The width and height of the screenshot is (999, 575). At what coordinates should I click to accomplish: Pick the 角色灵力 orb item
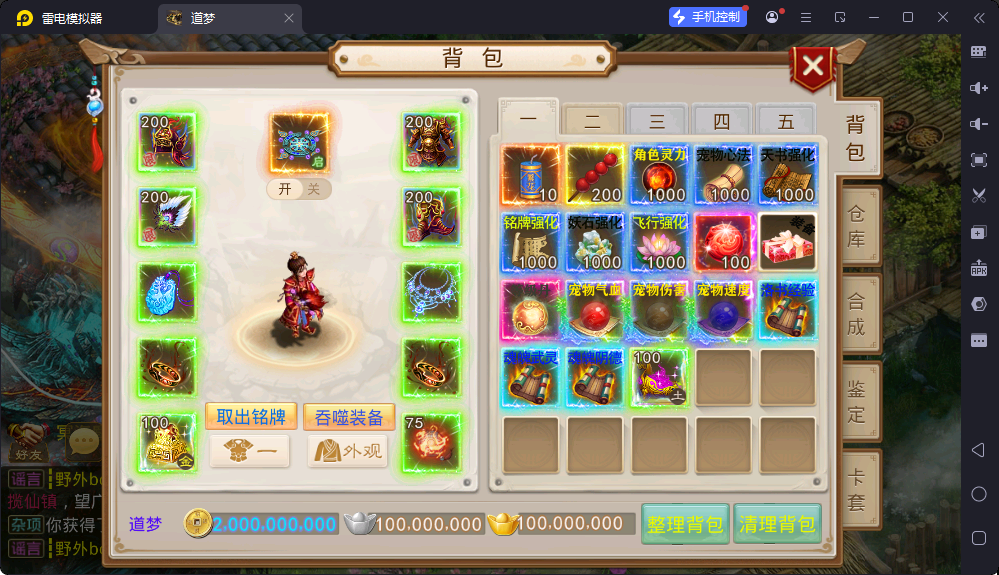(x=659, y=174)
